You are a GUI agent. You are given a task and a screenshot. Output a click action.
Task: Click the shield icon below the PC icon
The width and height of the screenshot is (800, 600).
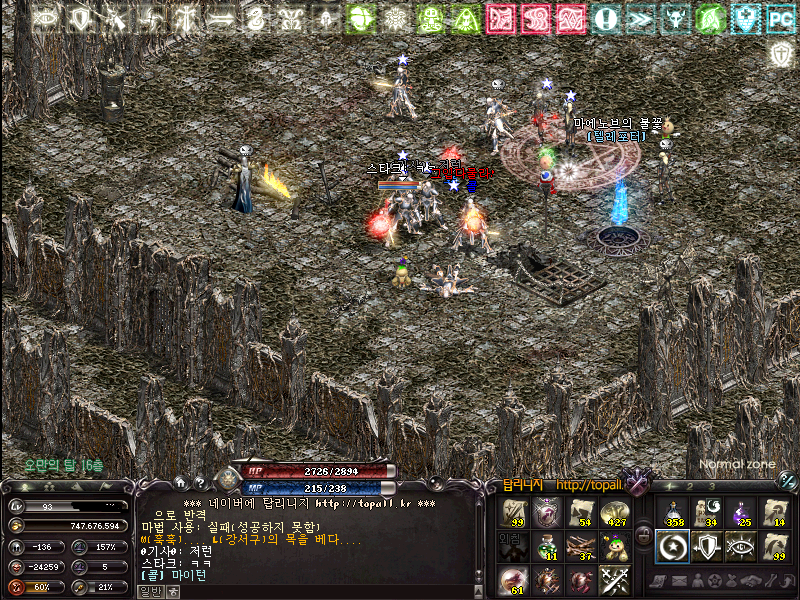pyautogui.click(x=780, y=53)
